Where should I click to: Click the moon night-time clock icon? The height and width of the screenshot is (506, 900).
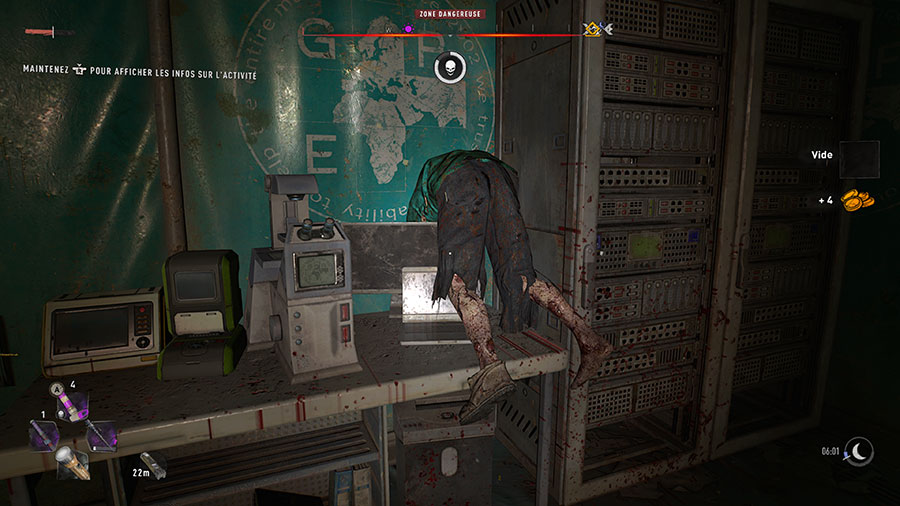pyautogui.click(x=858, y=452)
